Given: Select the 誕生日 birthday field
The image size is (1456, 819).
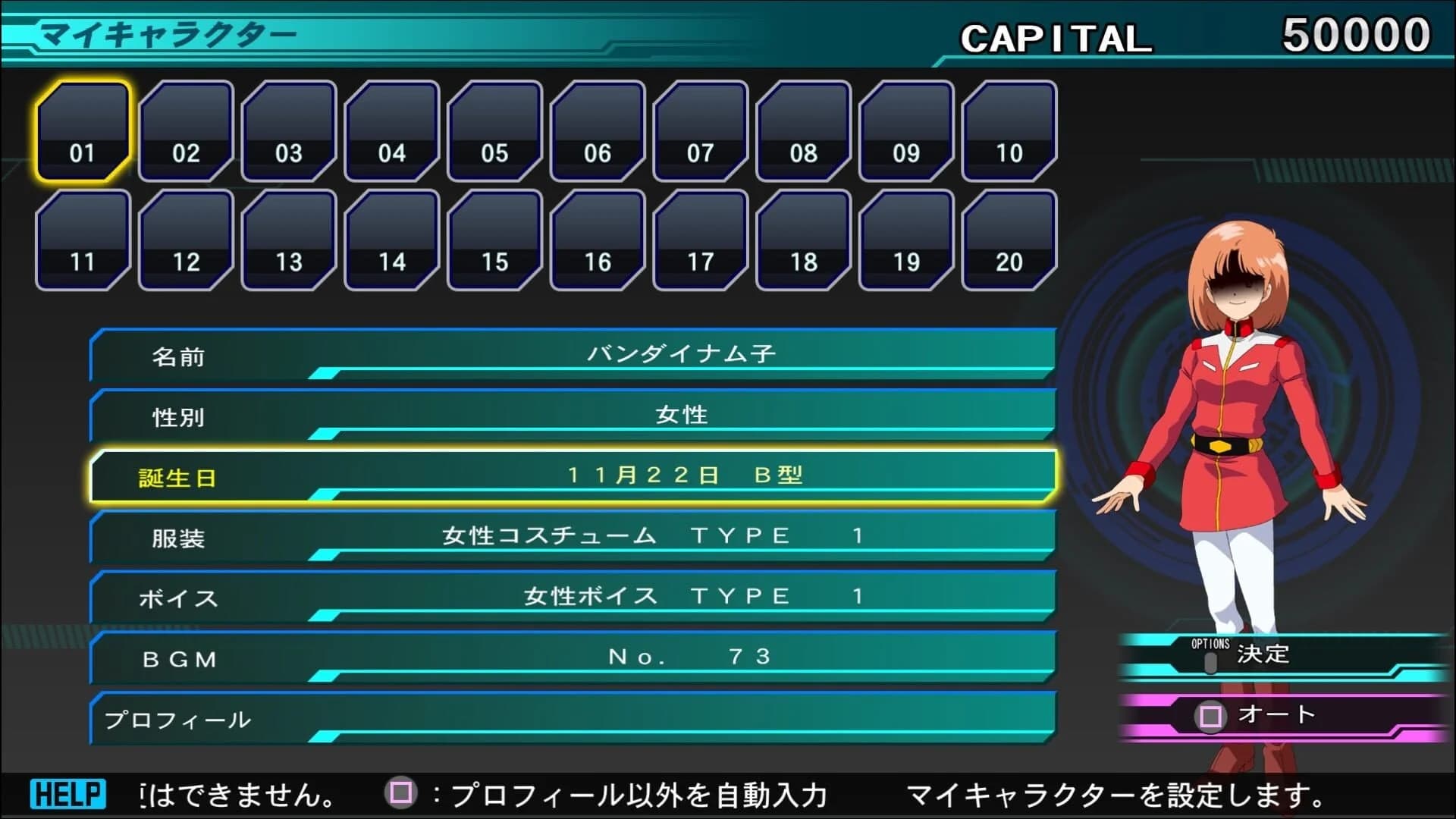Looking at the screenshot, I should [573, 475].
